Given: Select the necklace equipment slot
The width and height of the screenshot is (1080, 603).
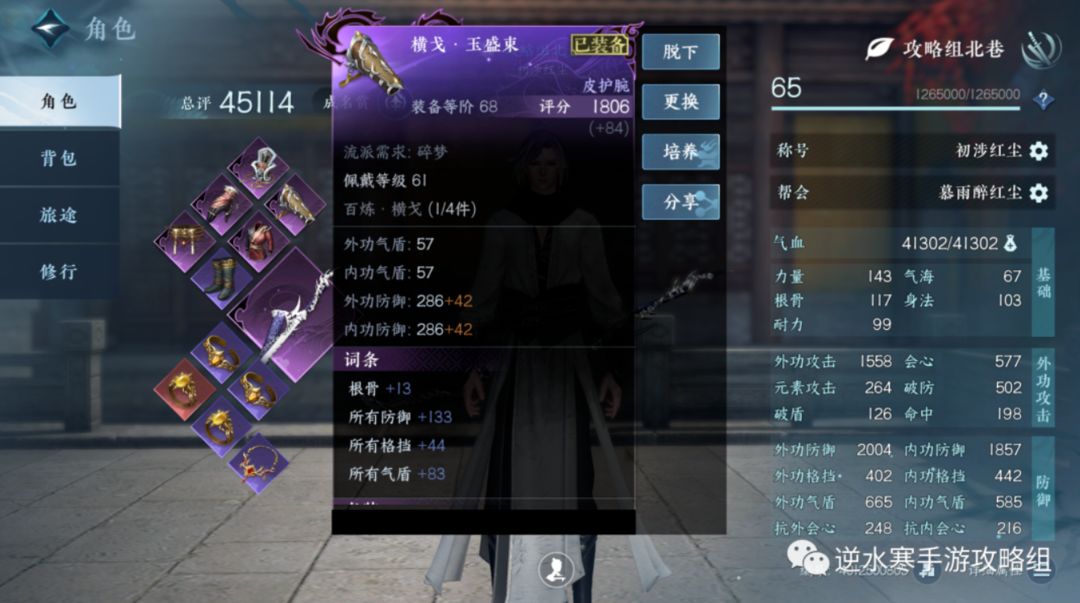Looking at the screenshot, I should click(258, 464).
